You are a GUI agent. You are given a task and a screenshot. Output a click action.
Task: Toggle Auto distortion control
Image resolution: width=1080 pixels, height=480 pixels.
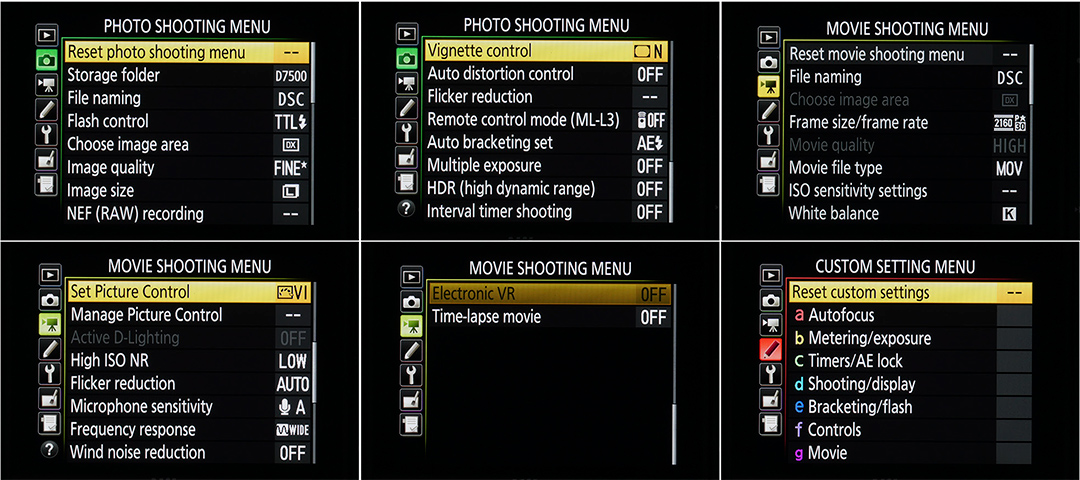(x=500, y=74)
